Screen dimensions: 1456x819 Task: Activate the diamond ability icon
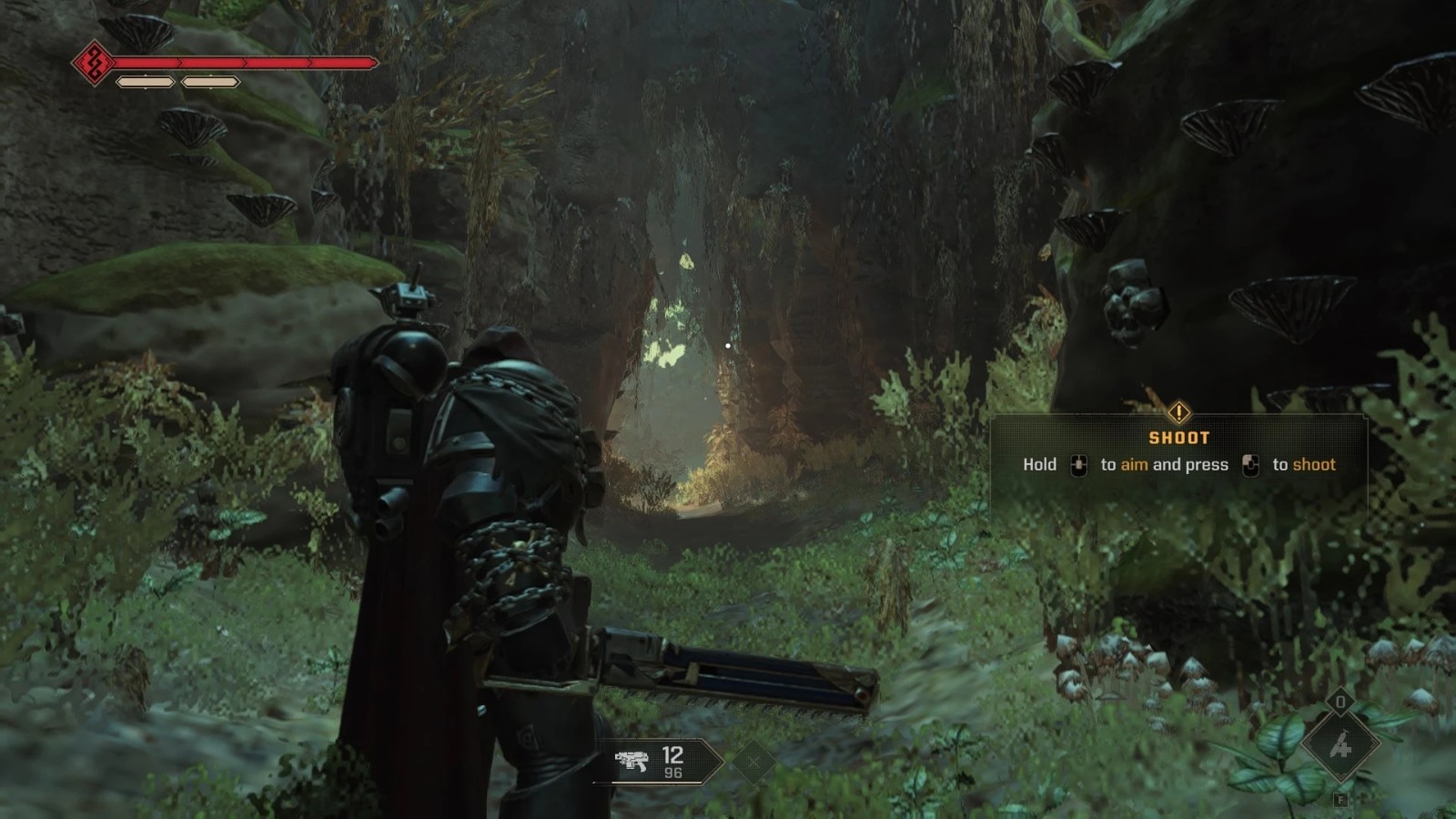1340,745
